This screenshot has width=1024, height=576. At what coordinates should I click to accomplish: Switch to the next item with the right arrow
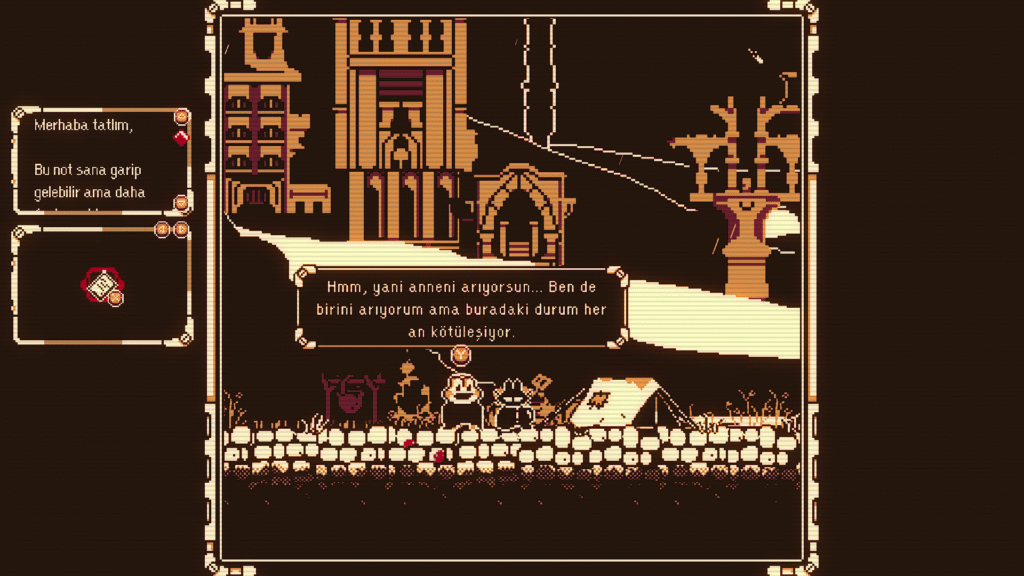181,230
